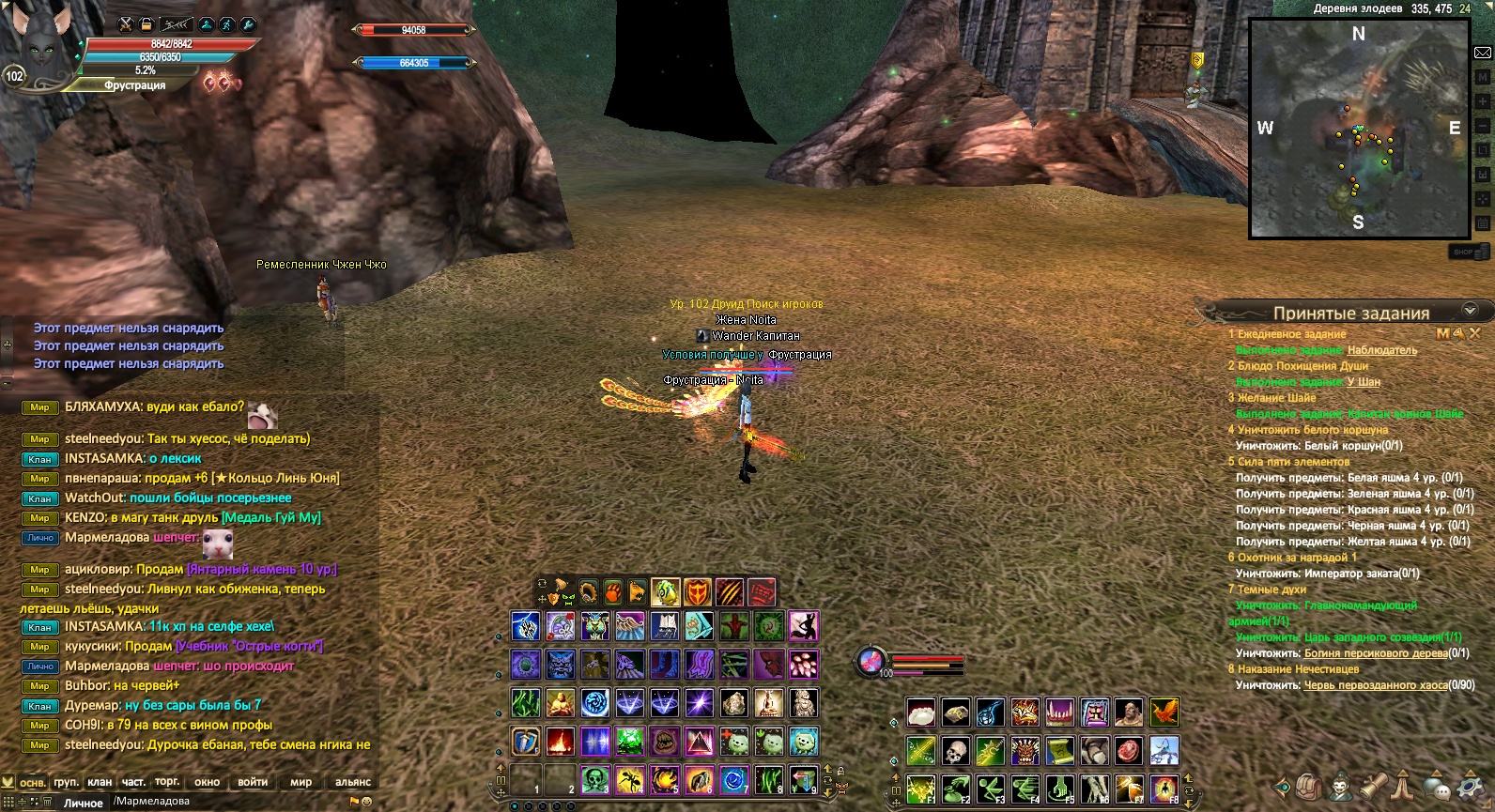Switch chat to the мир tab
Viewport: 1495px width, 812px height.
coord(301,782)
